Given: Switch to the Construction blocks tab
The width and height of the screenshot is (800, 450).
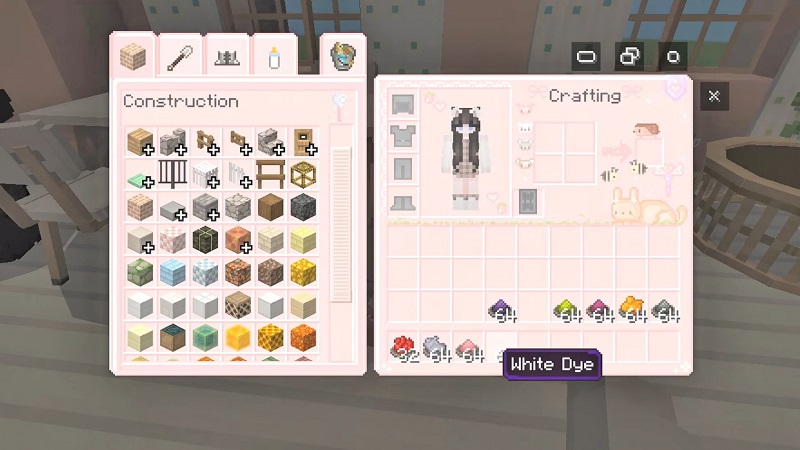Looking at the screenshot, I should [x=130, y=56].
